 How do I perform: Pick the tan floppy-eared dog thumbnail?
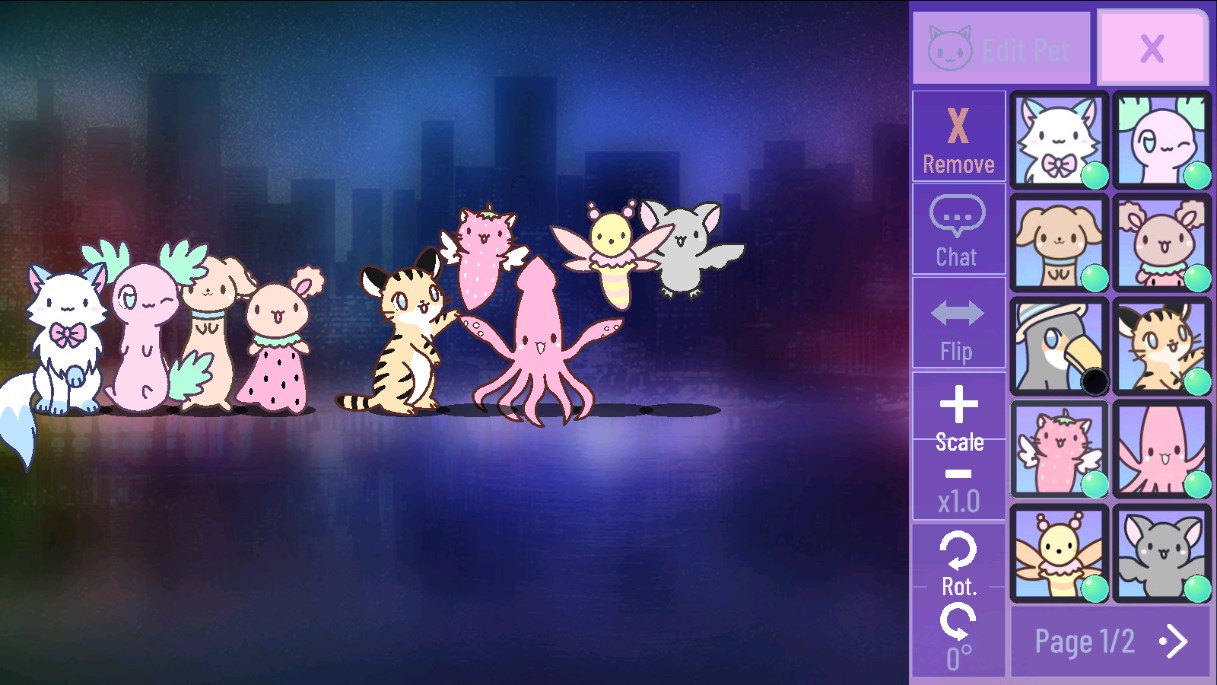(1059, 243)
